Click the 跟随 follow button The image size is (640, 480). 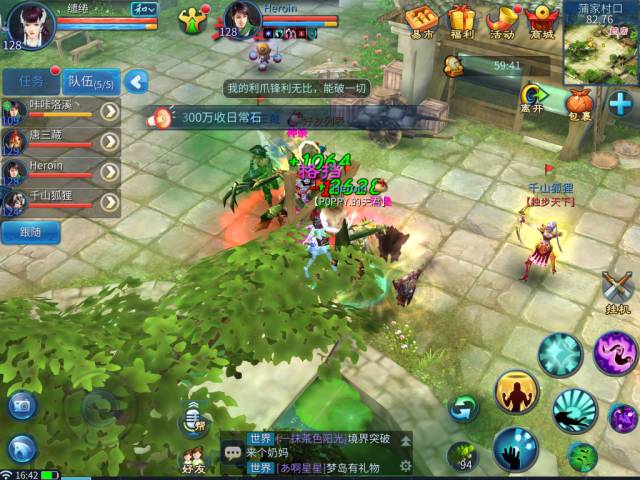tap(28, 232)
